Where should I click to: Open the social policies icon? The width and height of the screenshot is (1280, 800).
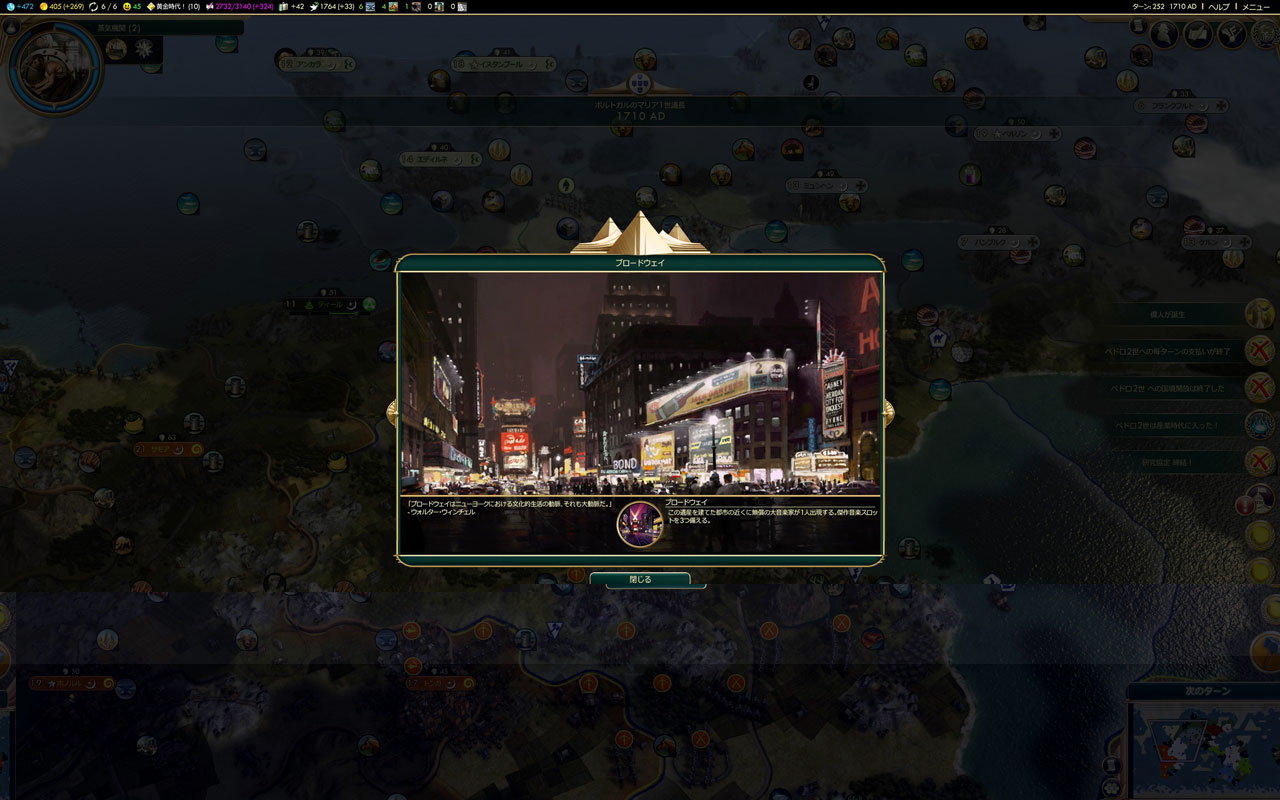point(1198,35)
